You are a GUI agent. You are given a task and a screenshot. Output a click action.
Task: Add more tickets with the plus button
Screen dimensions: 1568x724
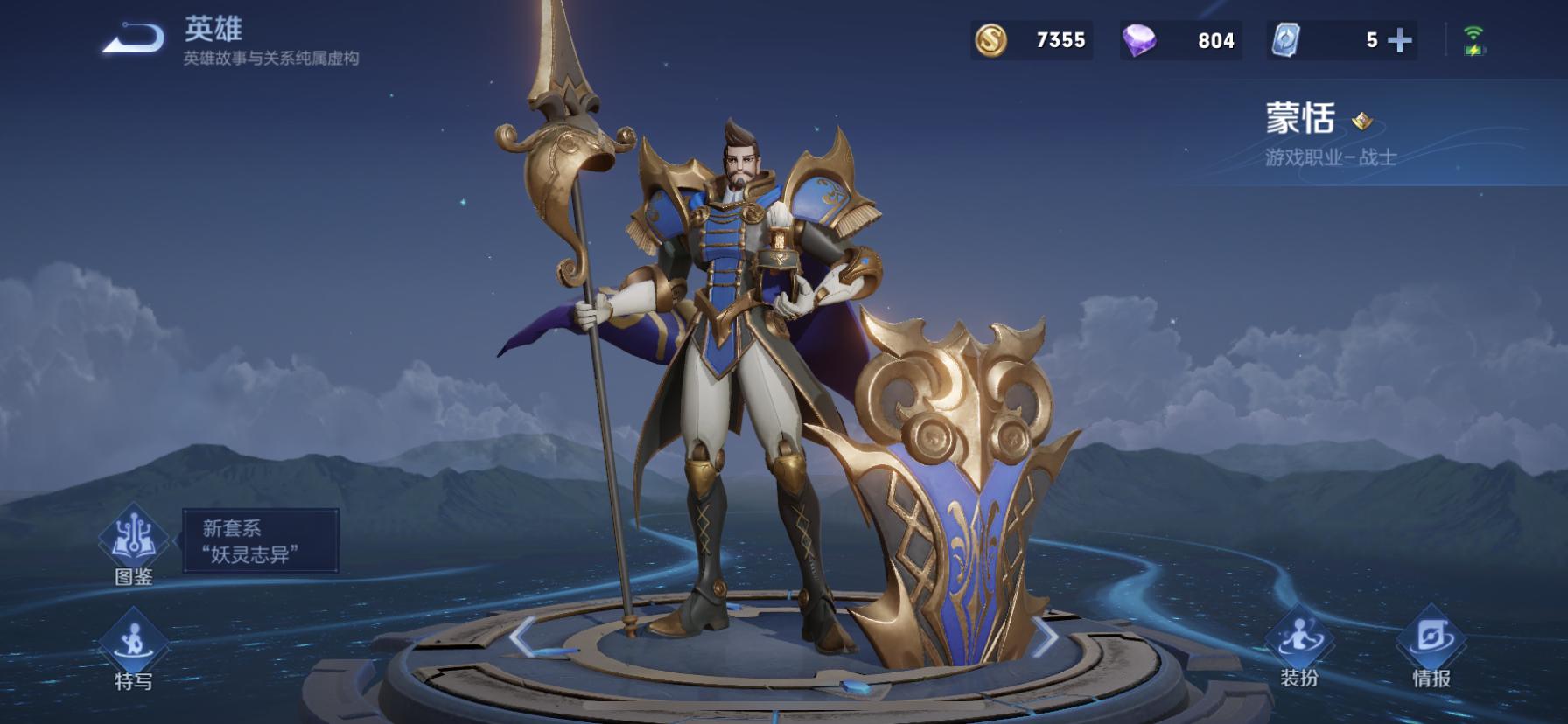[1400, 40]
